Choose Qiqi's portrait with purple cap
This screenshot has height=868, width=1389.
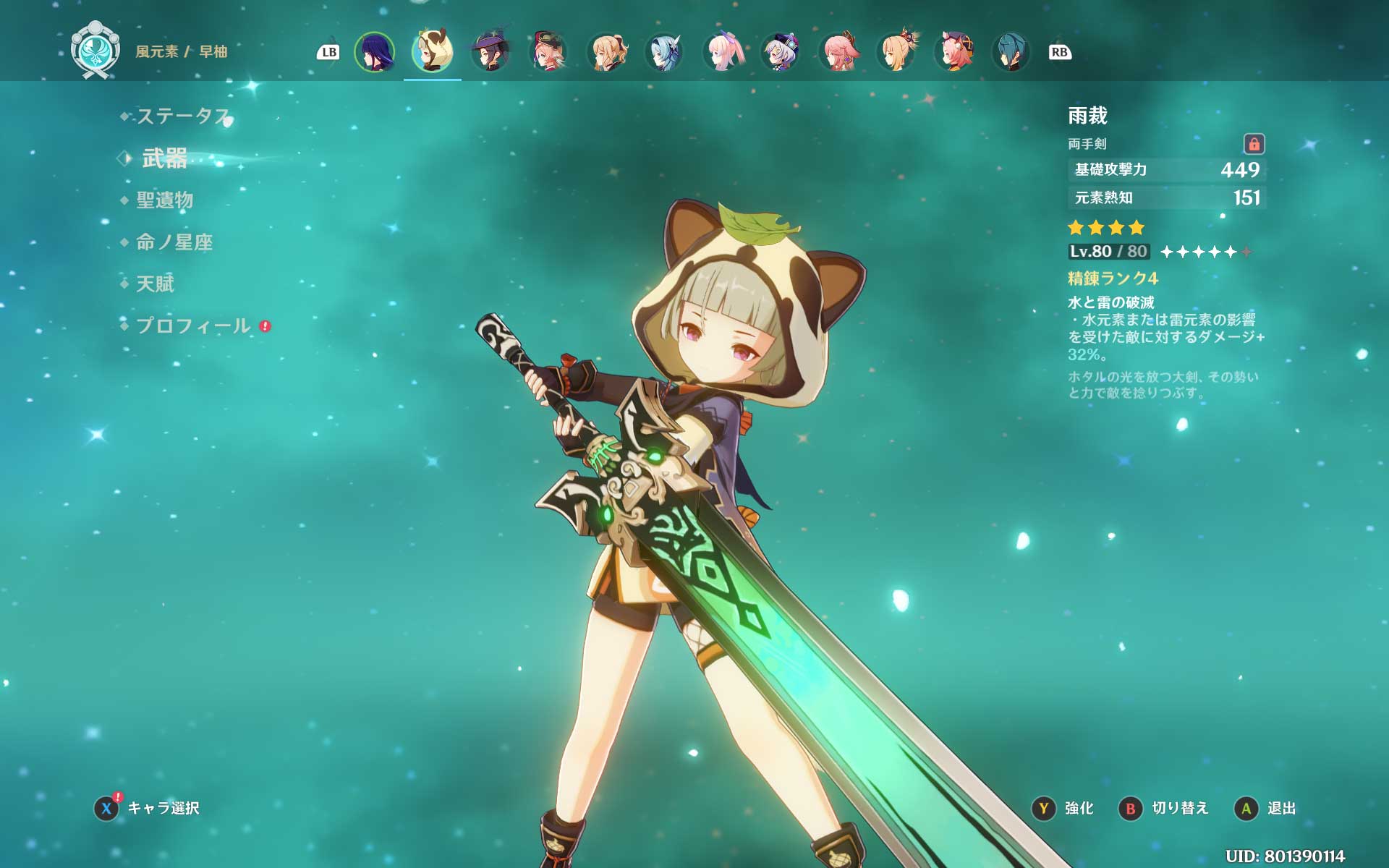(780, 52)
